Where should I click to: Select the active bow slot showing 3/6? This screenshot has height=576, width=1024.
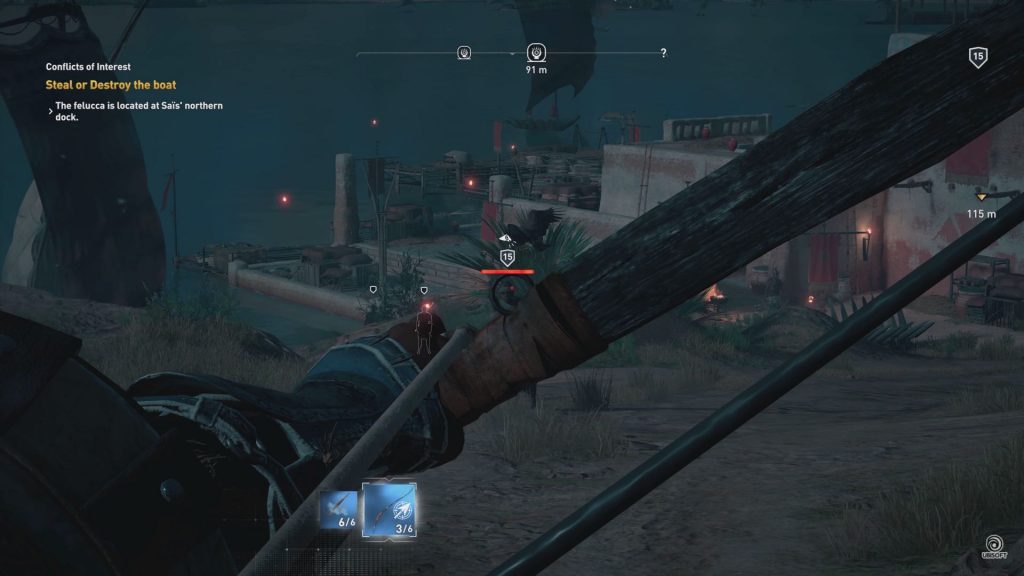[x=389, y=509]
